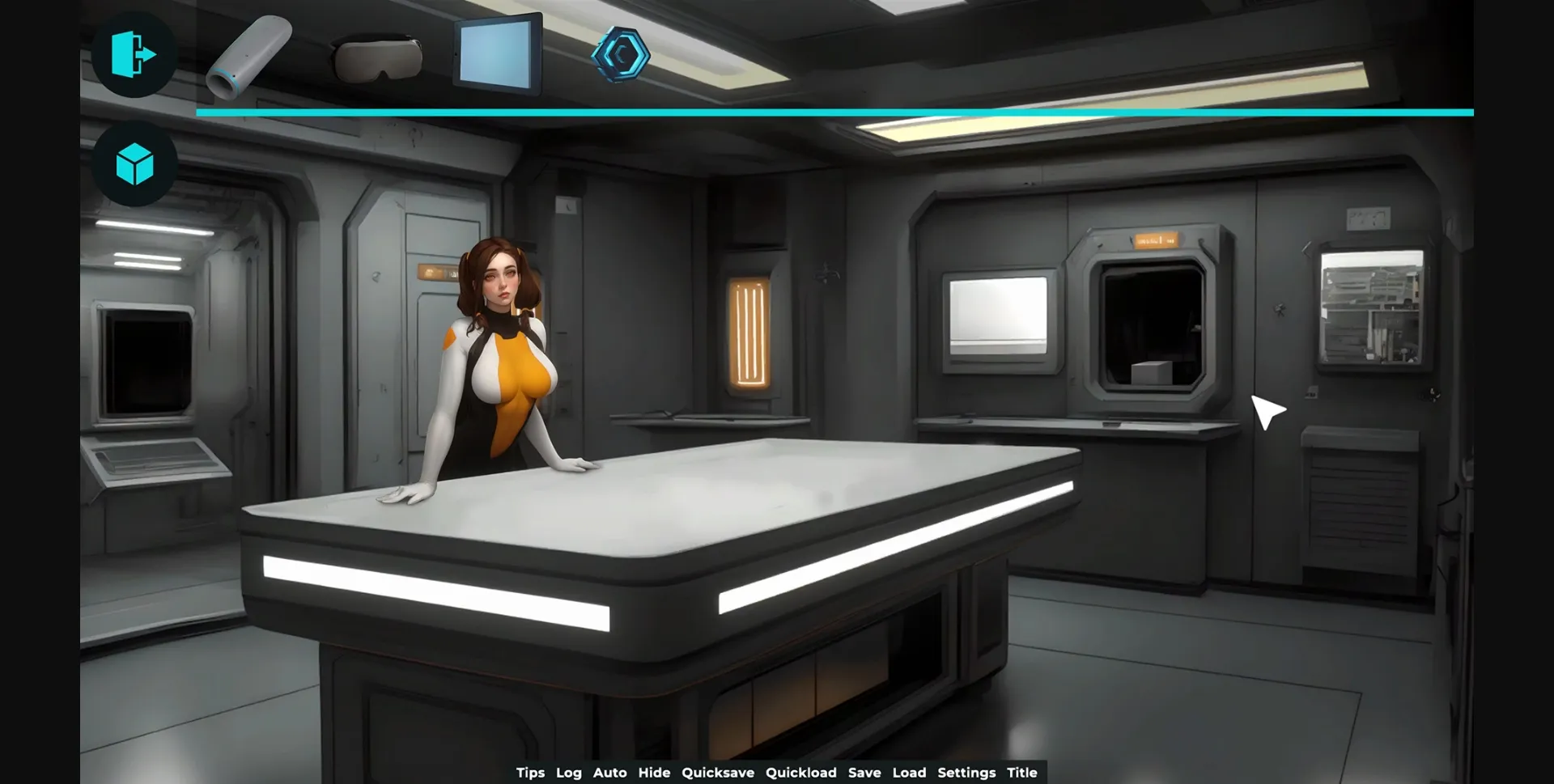Toggle the Tips display

[531, 773]
